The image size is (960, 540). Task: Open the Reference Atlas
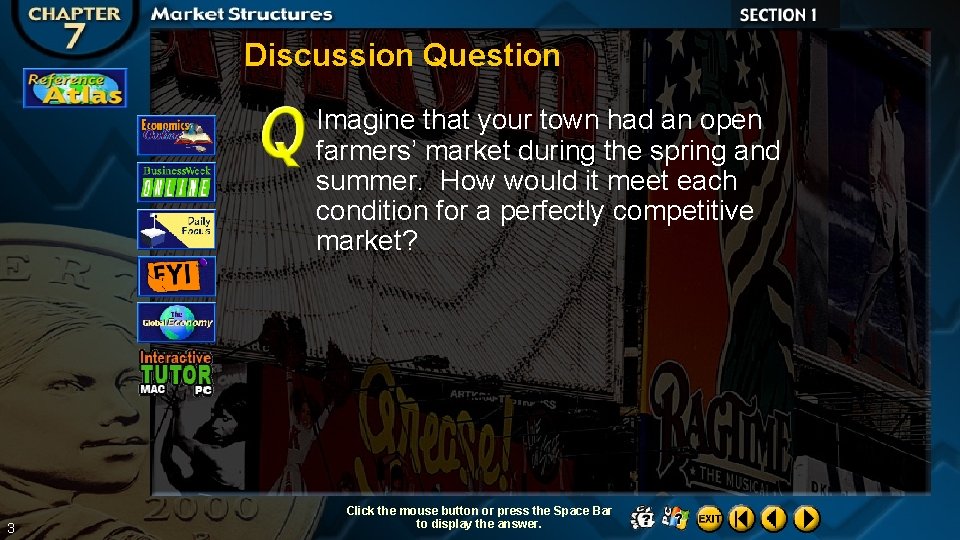75,88
